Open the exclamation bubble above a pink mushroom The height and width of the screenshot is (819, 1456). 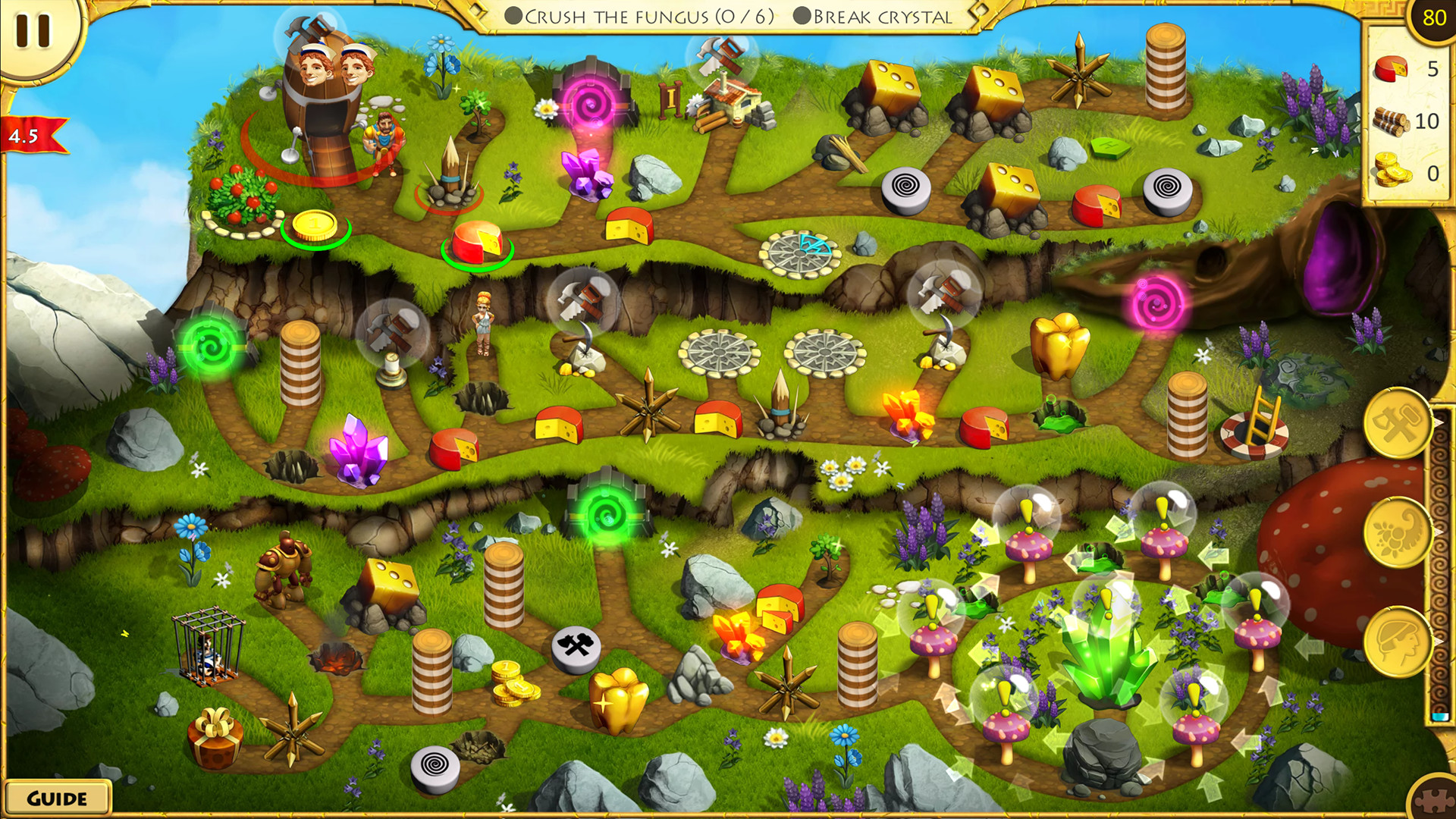coord(1025,510)
